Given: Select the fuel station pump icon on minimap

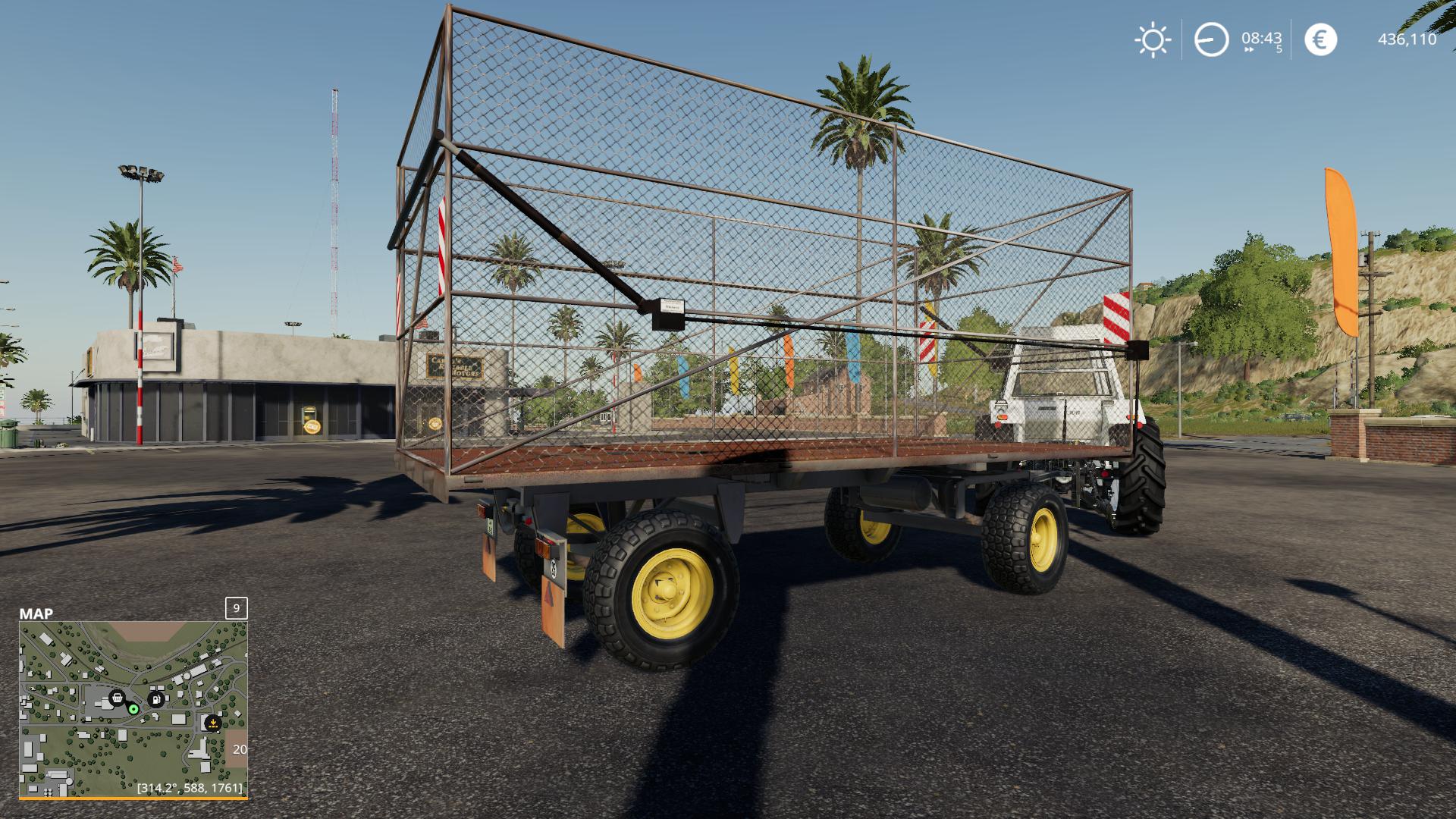Looking at the screenshot, I should (156, 698).
